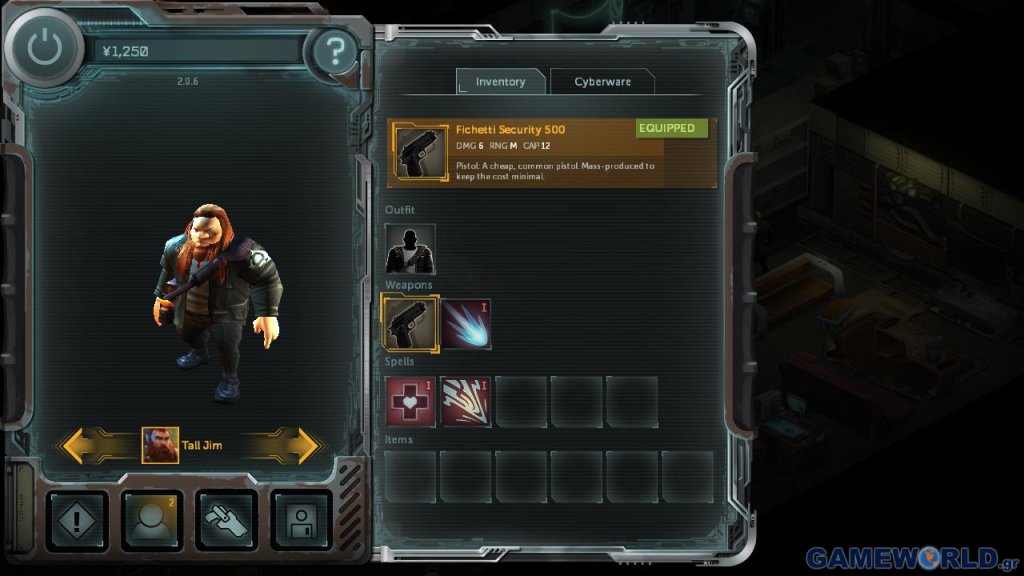Select the heal spell with heart cross
Viewport: 1024px width, 576px height.
click(x=410, y=402)
